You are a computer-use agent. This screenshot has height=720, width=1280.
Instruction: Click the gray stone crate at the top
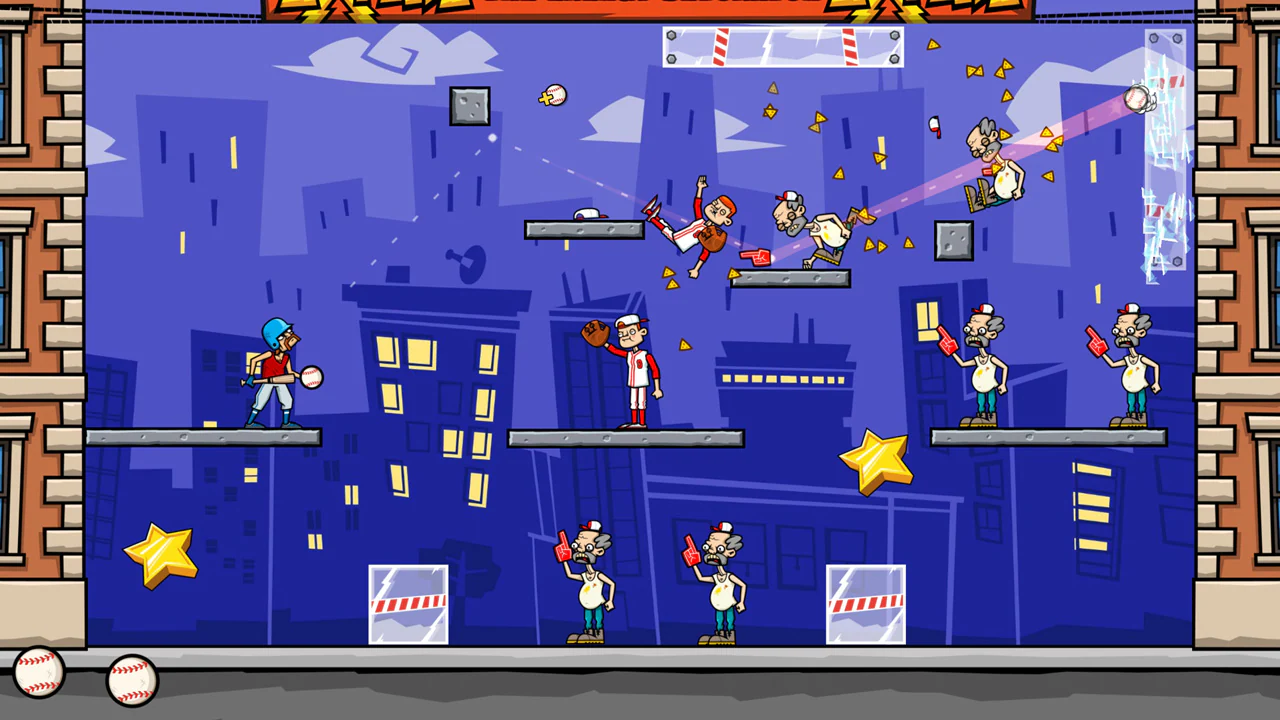click(469, 107)
